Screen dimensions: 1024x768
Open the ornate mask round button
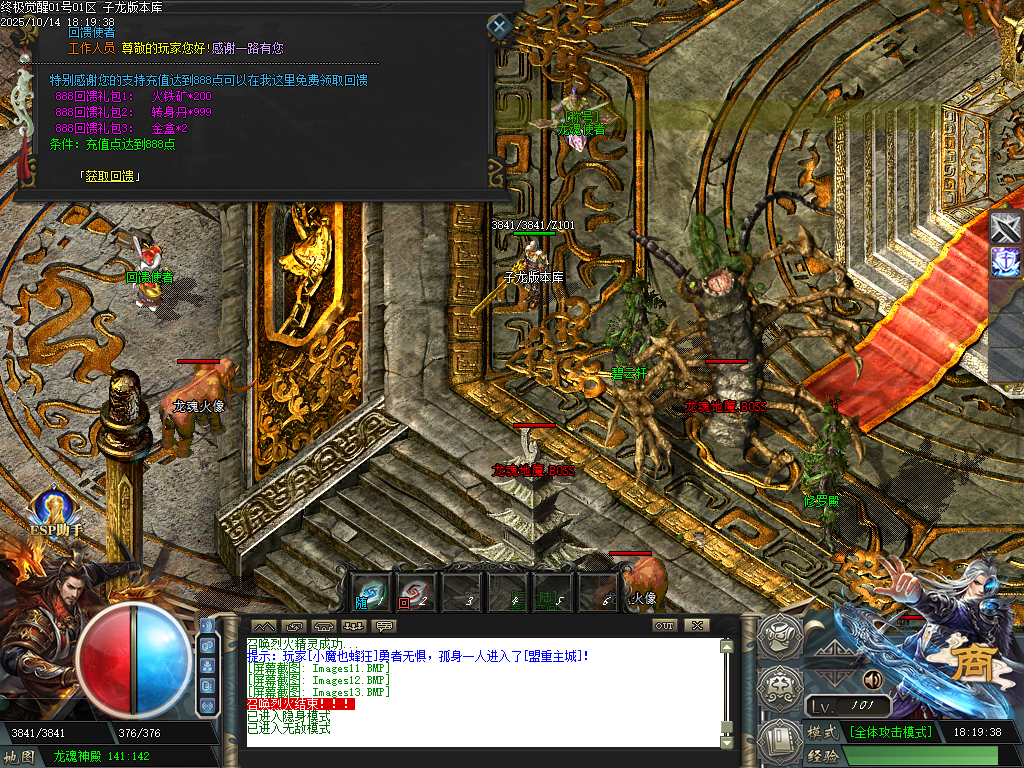[778, 688]
